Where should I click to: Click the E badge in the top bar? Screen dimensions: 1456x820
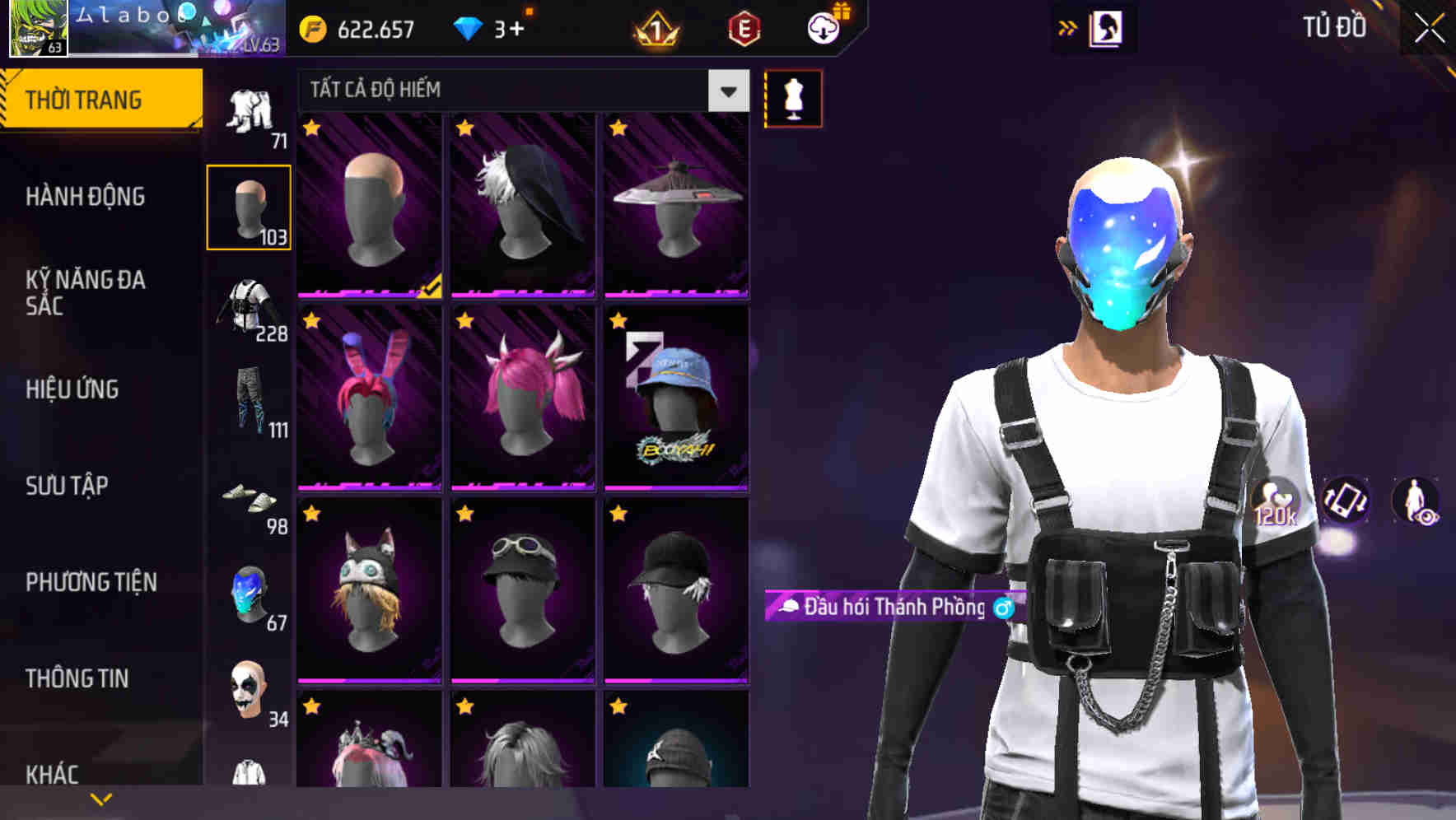pos(744,30)
